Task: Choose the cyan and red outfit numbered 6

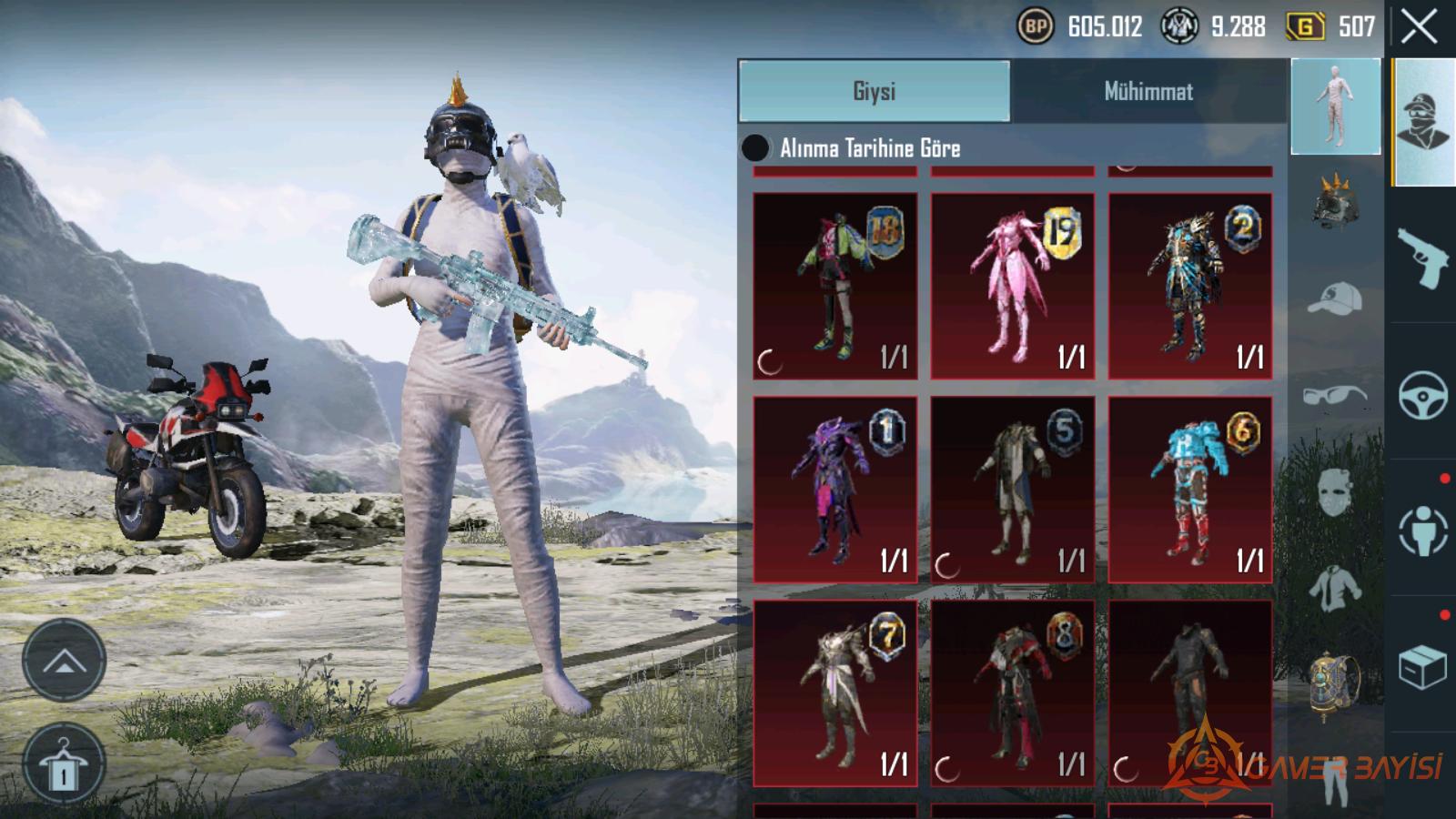Action: pos(1189,490)
